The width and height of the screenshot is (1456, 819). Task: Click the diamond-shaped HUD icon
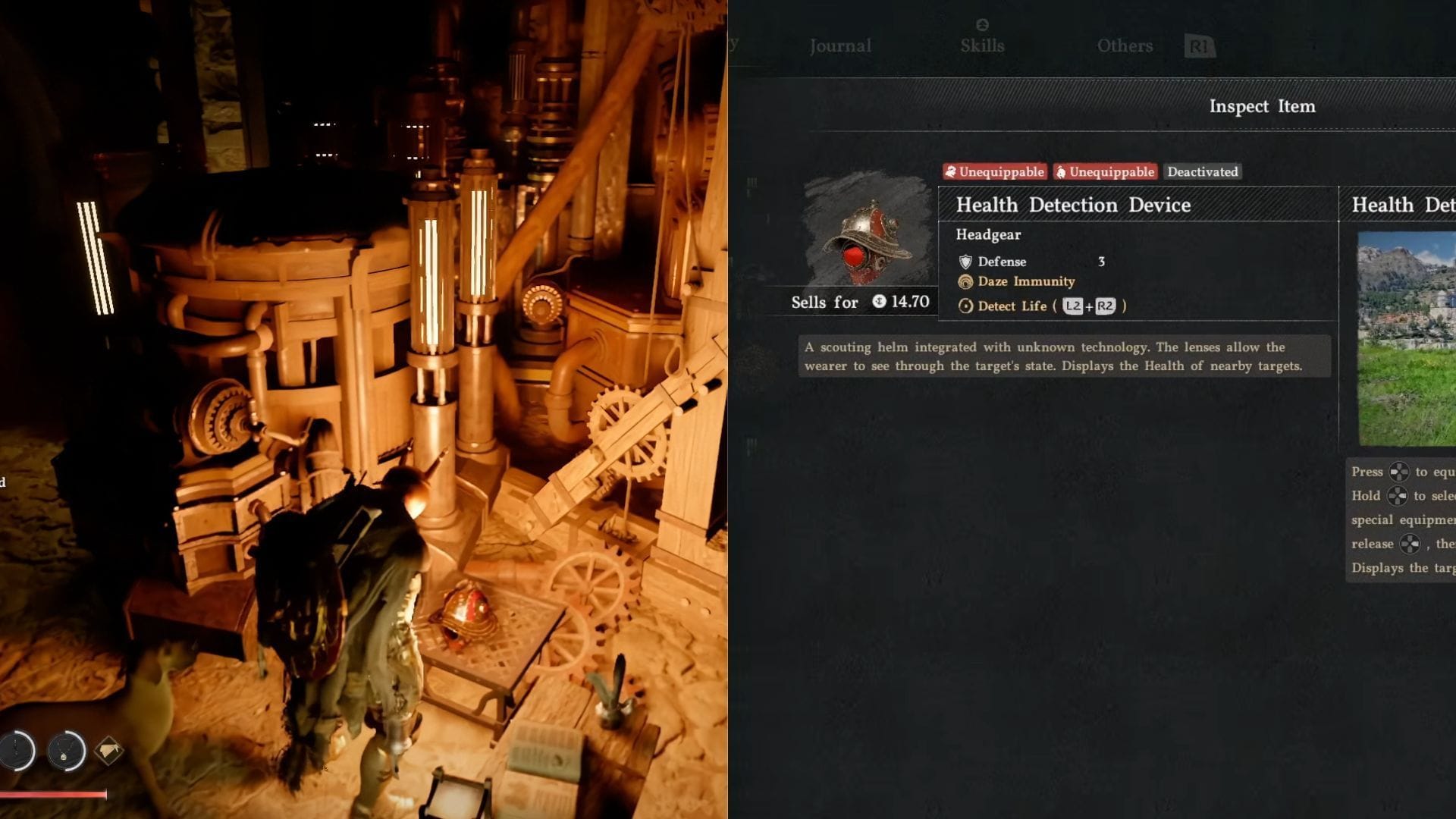tap(109, 751)
